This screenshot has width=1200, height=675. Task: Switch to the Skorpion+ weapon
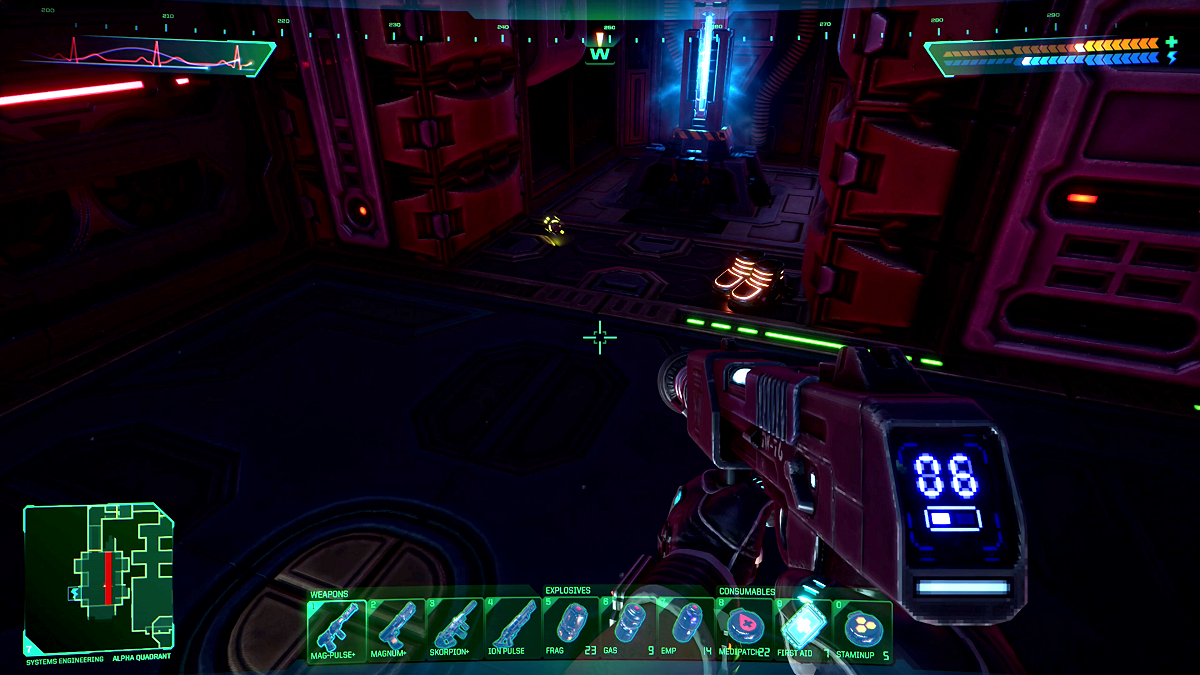[454, 627]
